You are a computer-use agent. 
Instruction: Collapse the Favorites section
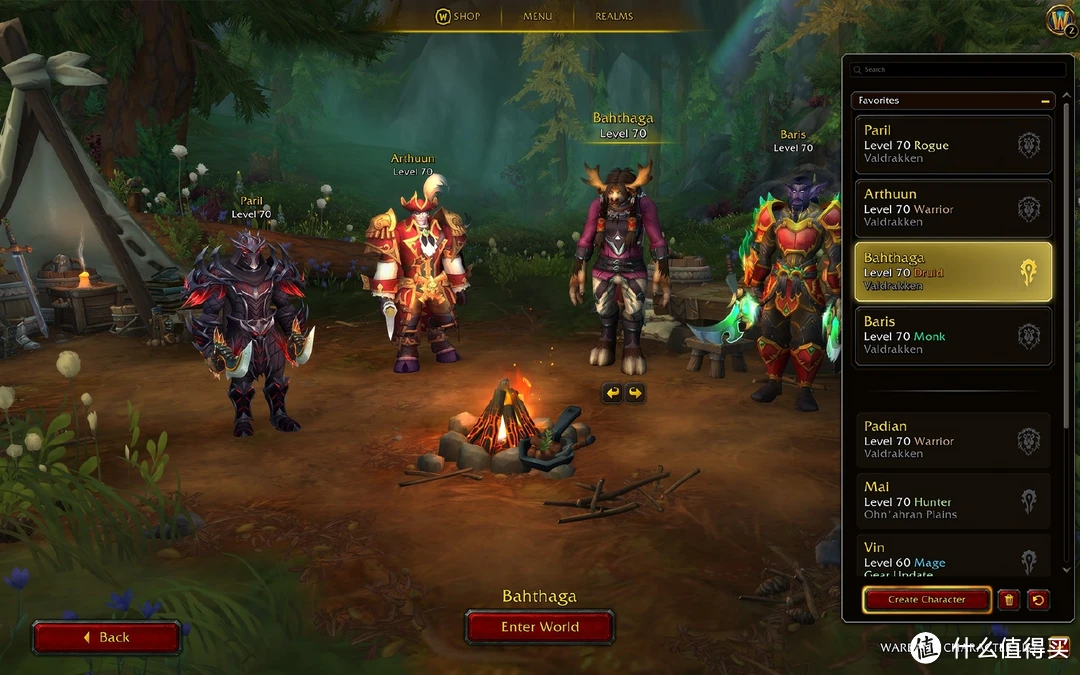point(1046,101)
